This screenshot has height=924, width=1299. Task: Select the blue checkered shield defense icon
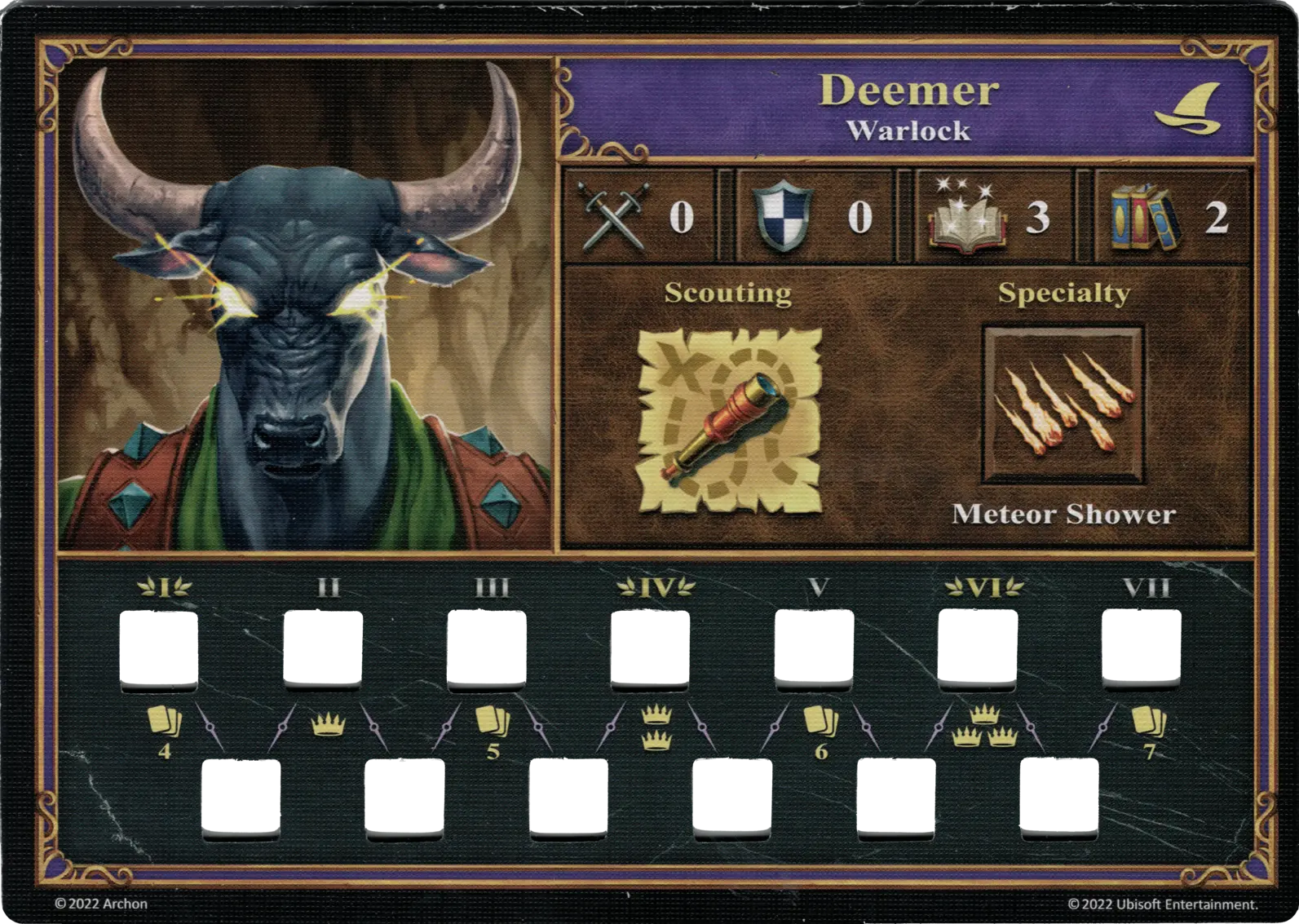click(785, 217)
